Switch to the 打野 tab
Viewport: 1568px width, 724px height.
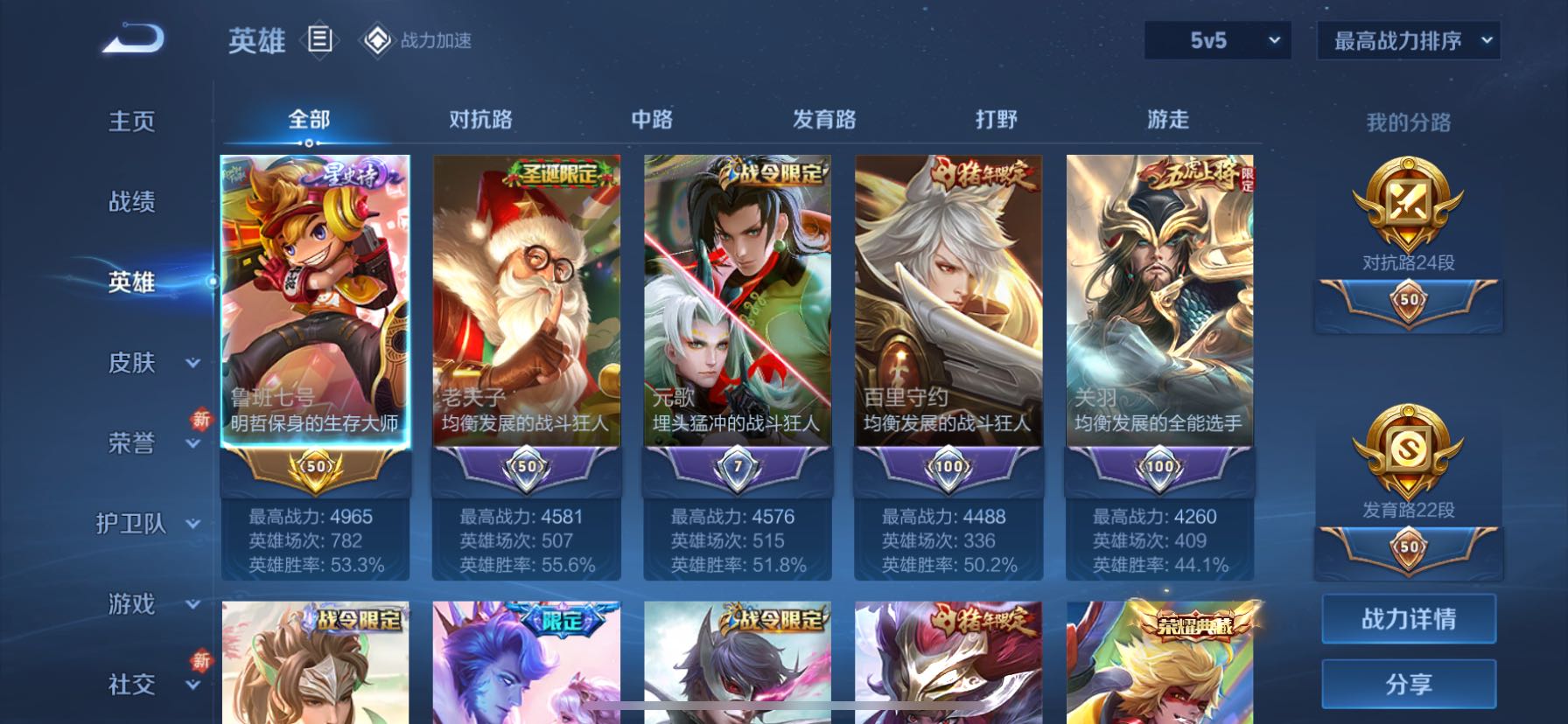click(x=997, y=118)
